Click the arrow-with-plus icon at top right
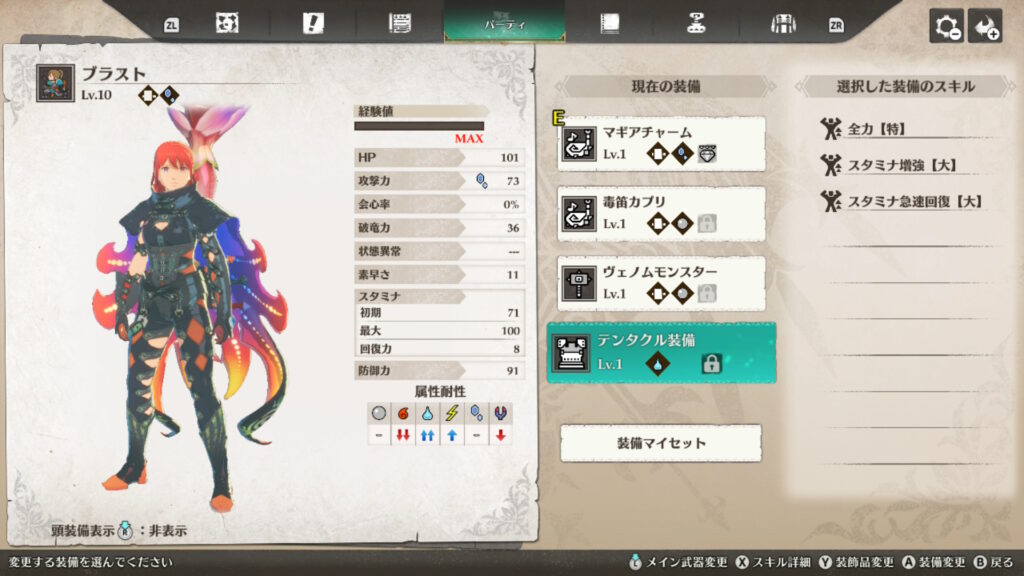Viewport: 1024px width, 576px height. 985,26
